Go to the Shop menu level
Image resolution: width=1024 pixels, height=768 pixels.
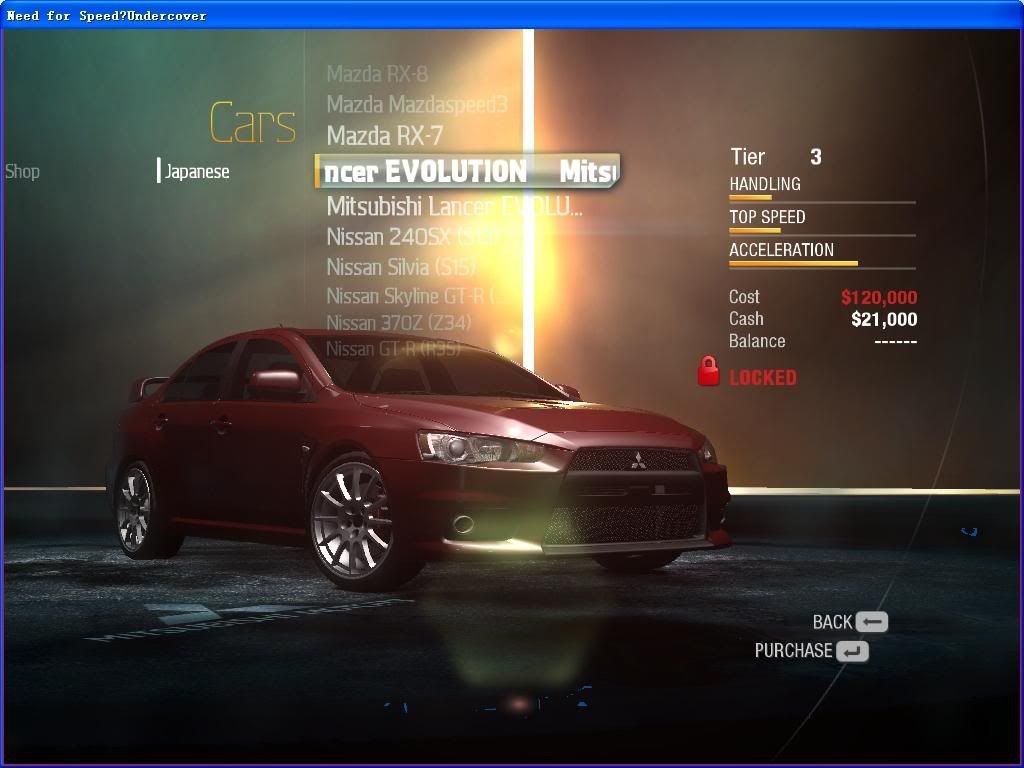point(22,171)
